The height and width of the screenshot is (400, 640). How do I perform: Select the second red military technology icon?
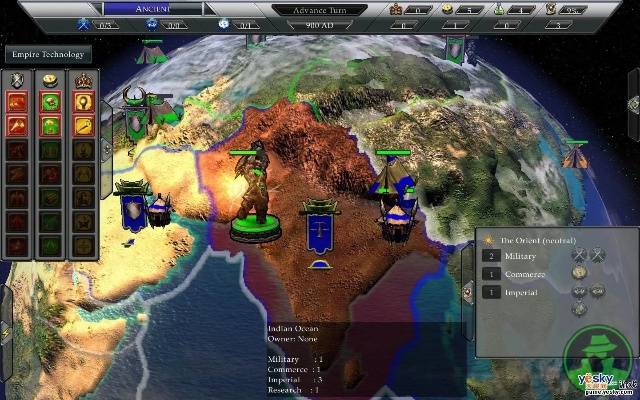(18, 124)
